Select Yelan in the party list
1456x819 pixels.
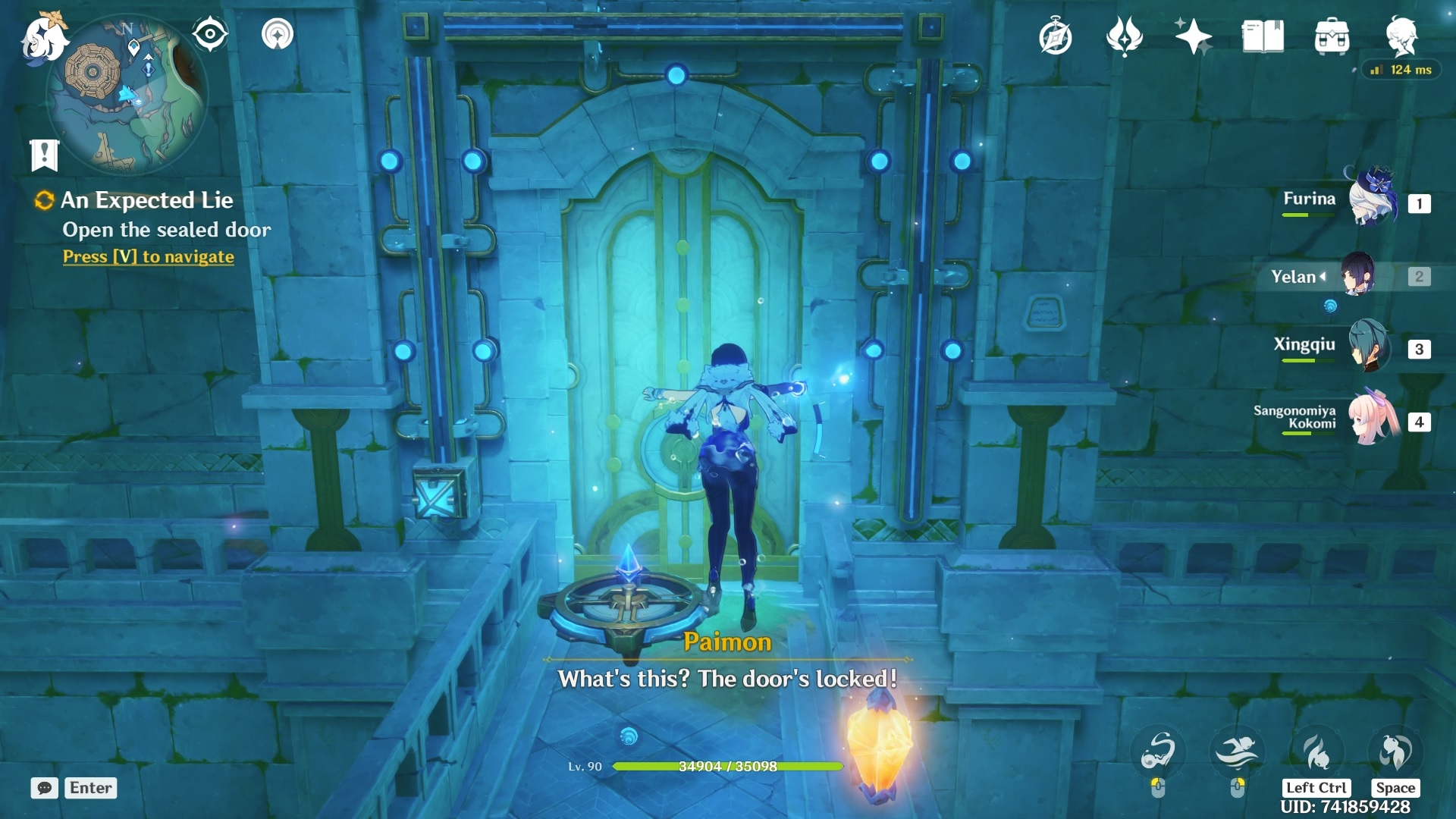(x=1357, y=276)
